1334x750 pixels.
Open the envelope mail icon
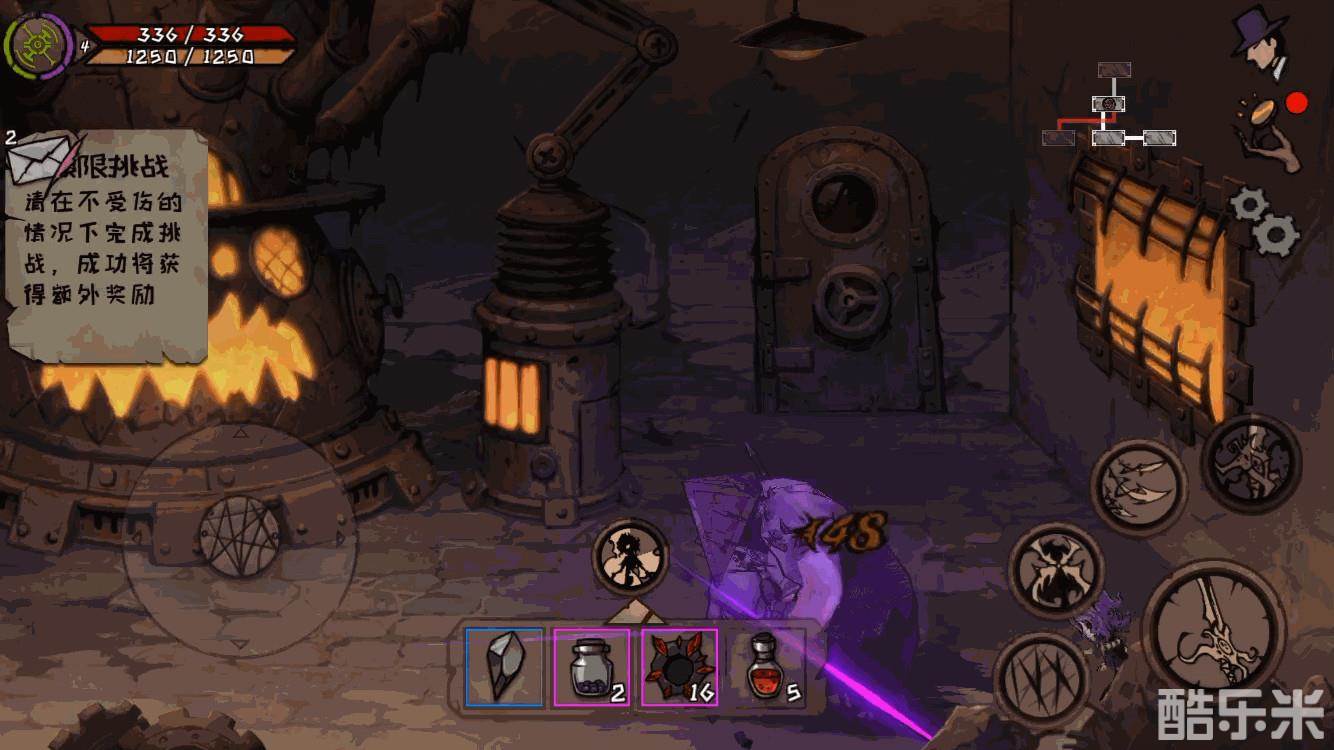[40, 158]
